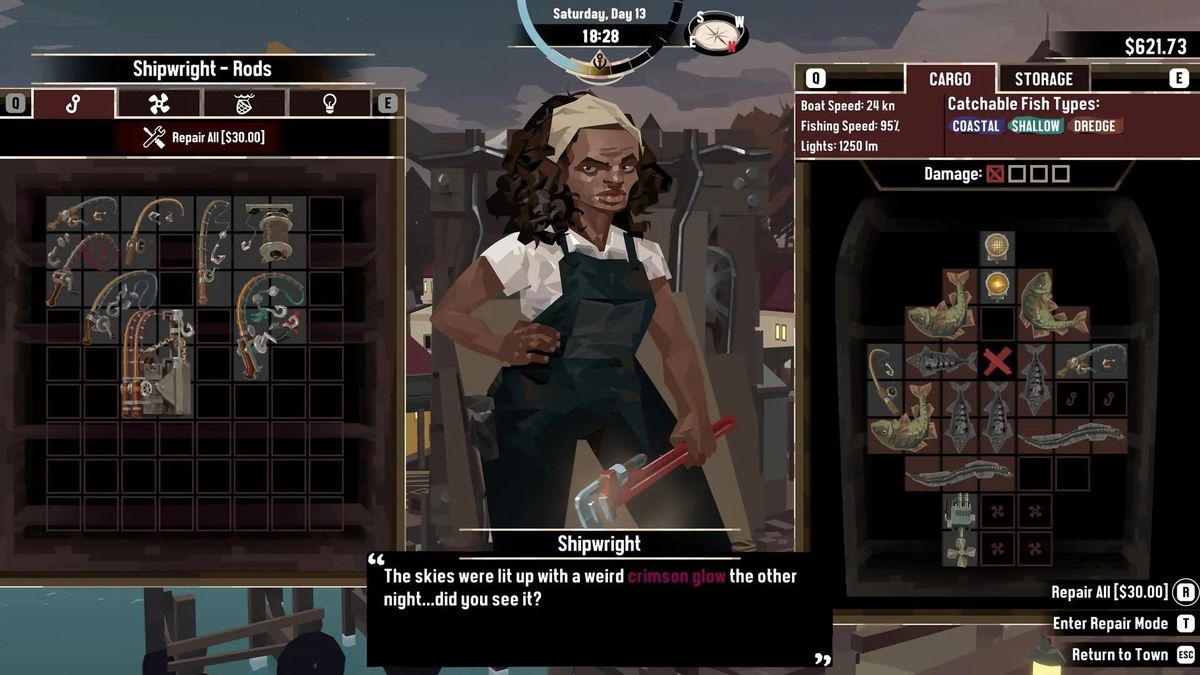Select the Rods shop tab
This screenshot has height=675, width=1200.
74,104
